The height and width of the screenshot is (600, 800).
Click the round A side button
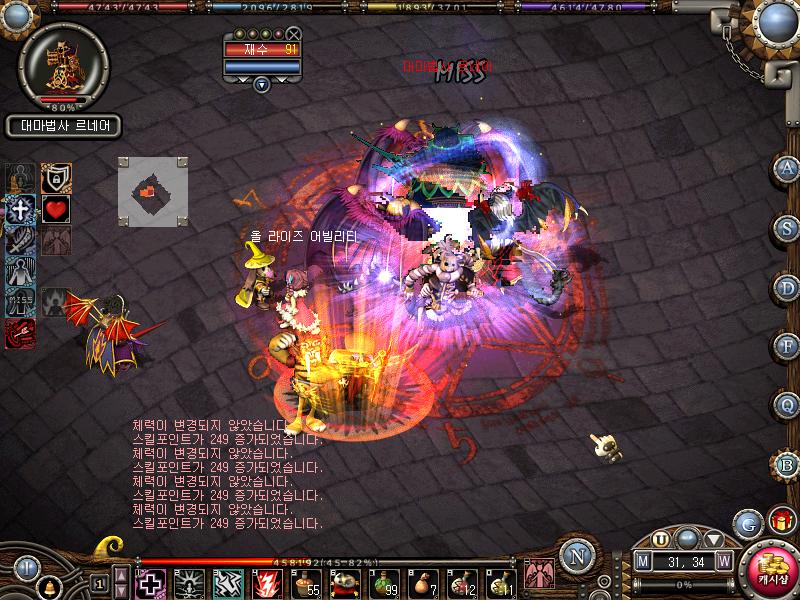pos(787,168)
